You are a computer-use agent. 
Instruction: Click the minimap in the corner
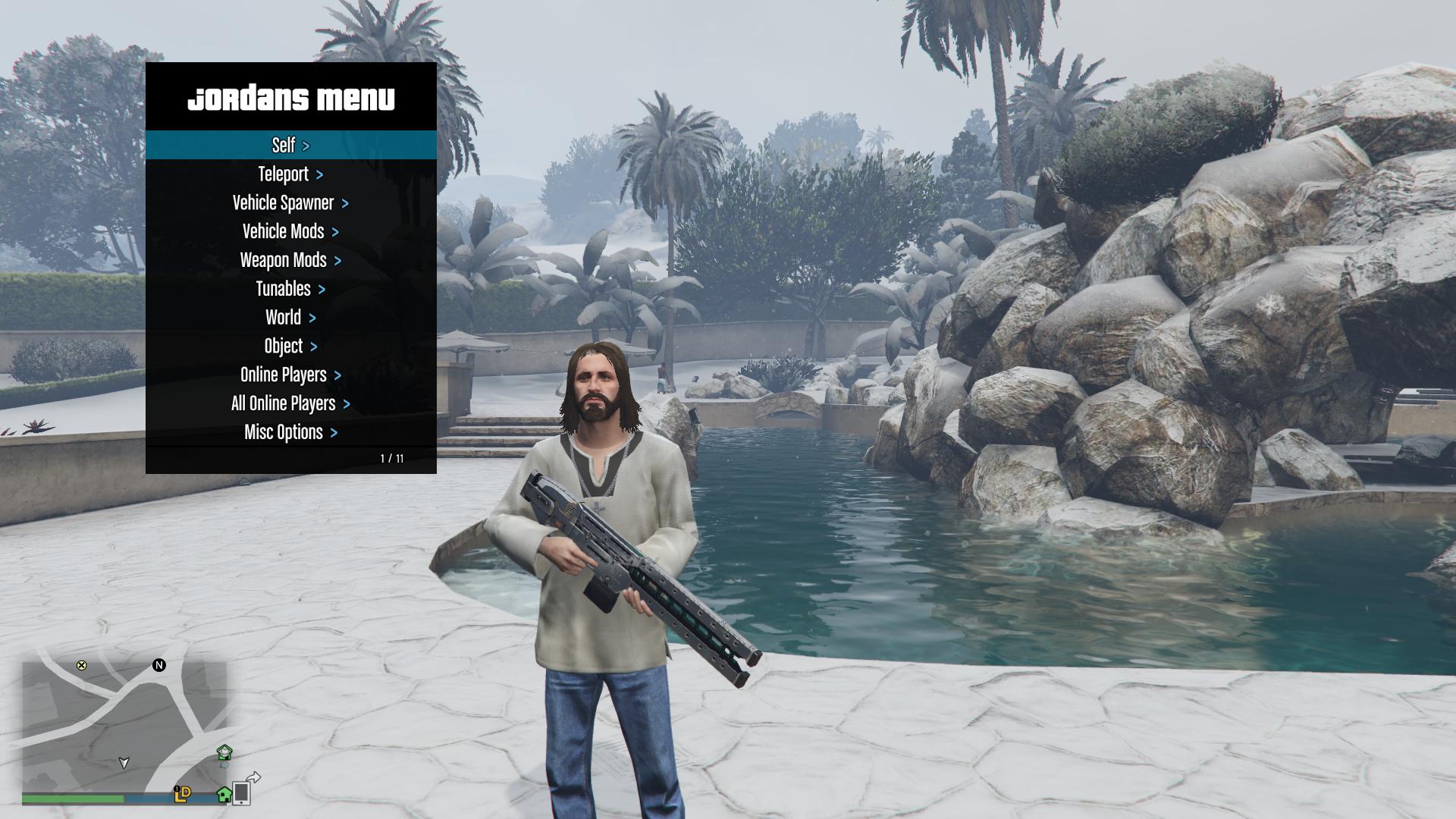pyautogui.click(x=124, y=724)
